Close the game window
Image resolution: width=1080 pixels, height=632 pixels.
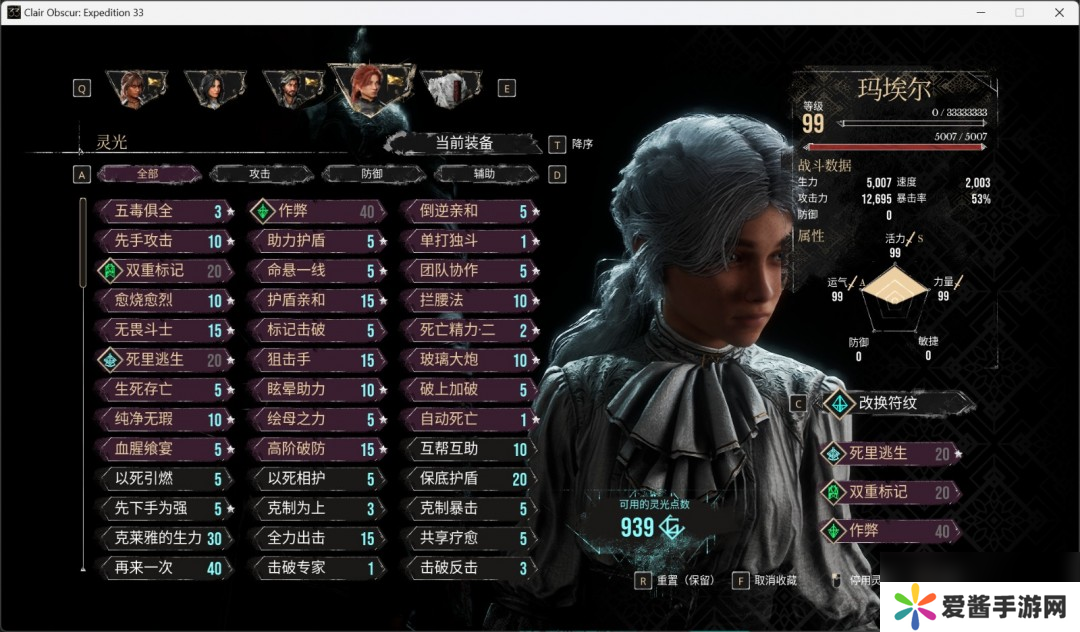1059,12
